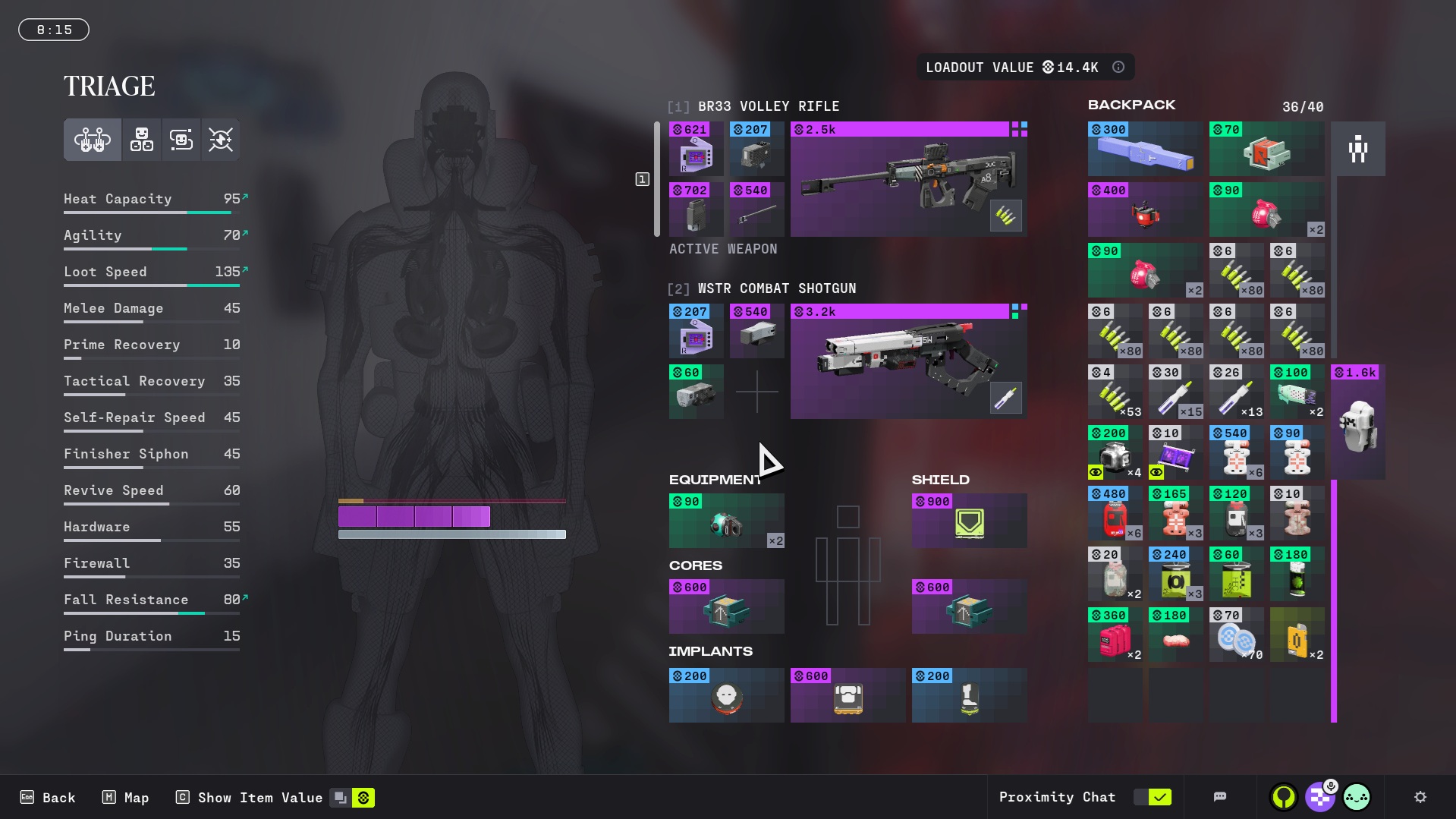Select the backpack item valued at 300

click(1145, 149)
